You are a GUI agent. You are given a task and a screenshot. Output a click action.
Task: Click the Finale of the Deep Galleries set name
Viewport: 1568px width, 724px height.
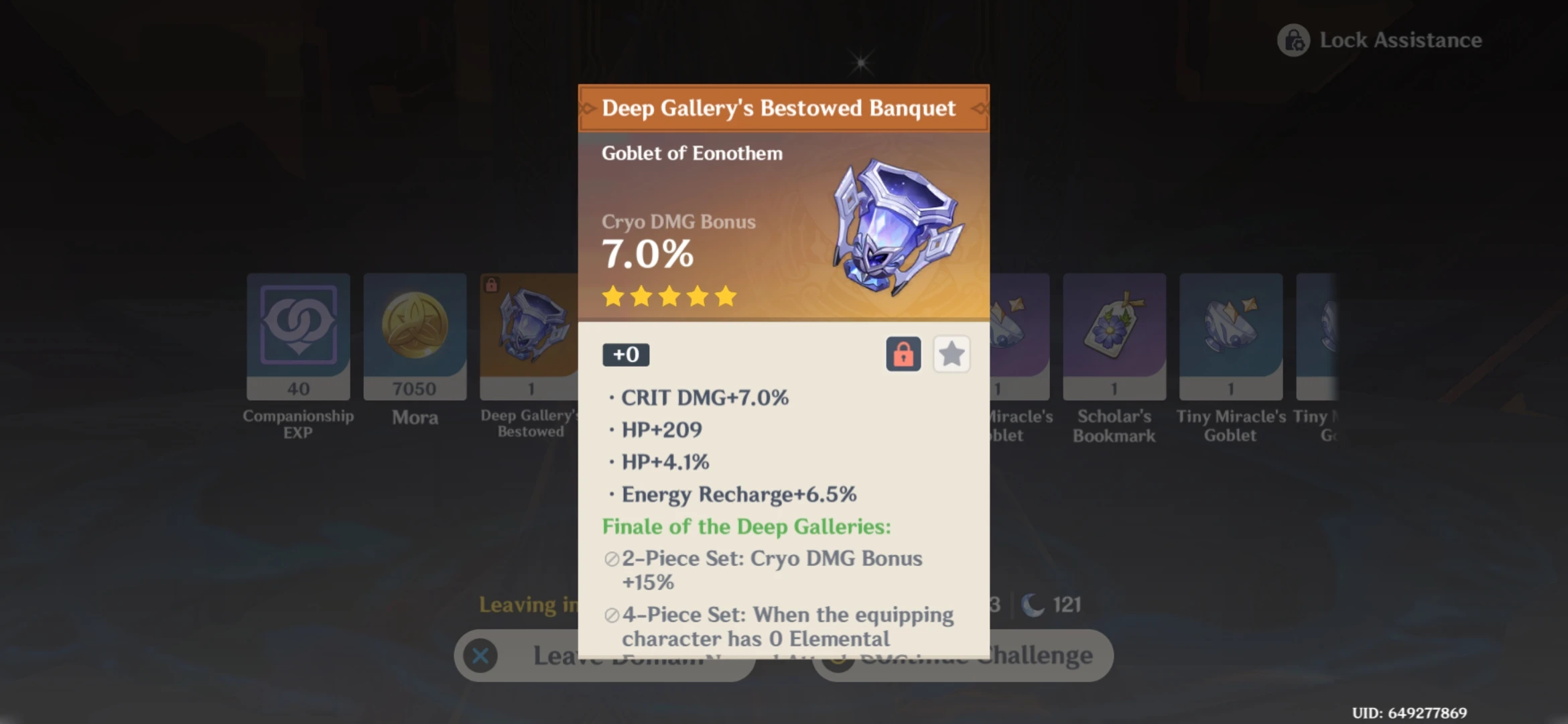(x=746, y=527)
